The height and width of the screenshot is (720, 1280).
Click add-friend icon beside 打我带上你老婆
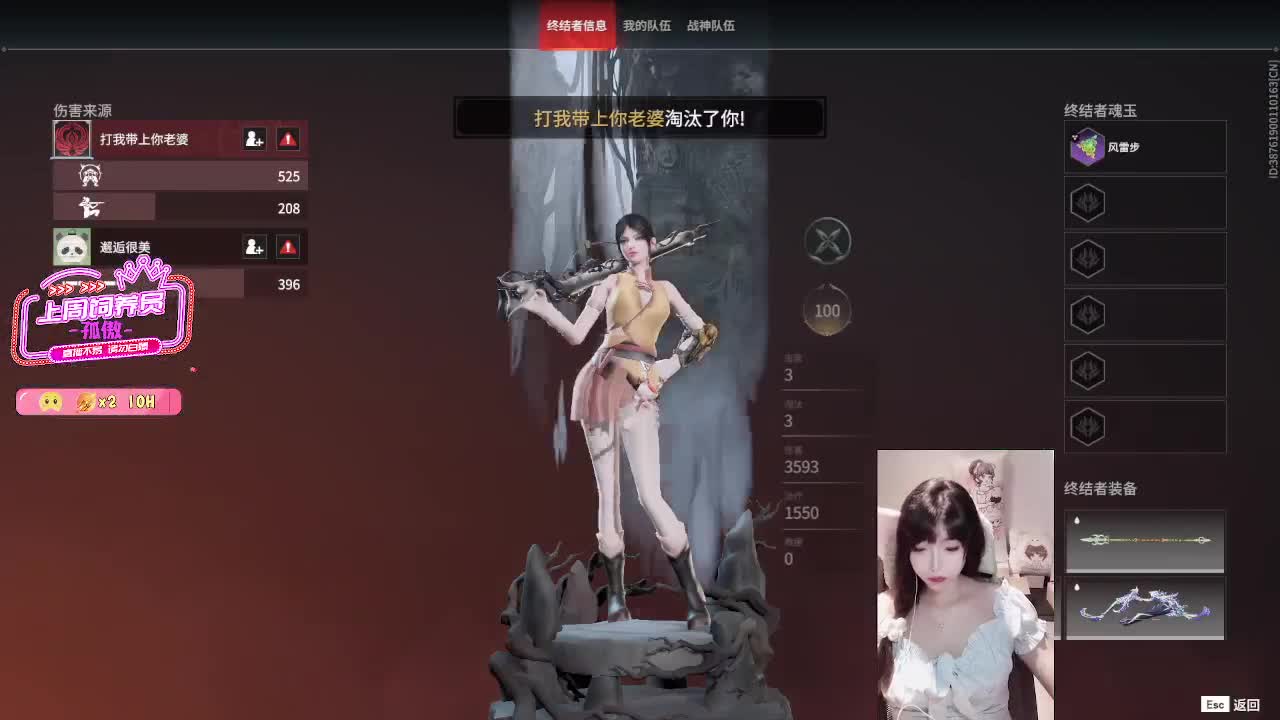[255, 139]
